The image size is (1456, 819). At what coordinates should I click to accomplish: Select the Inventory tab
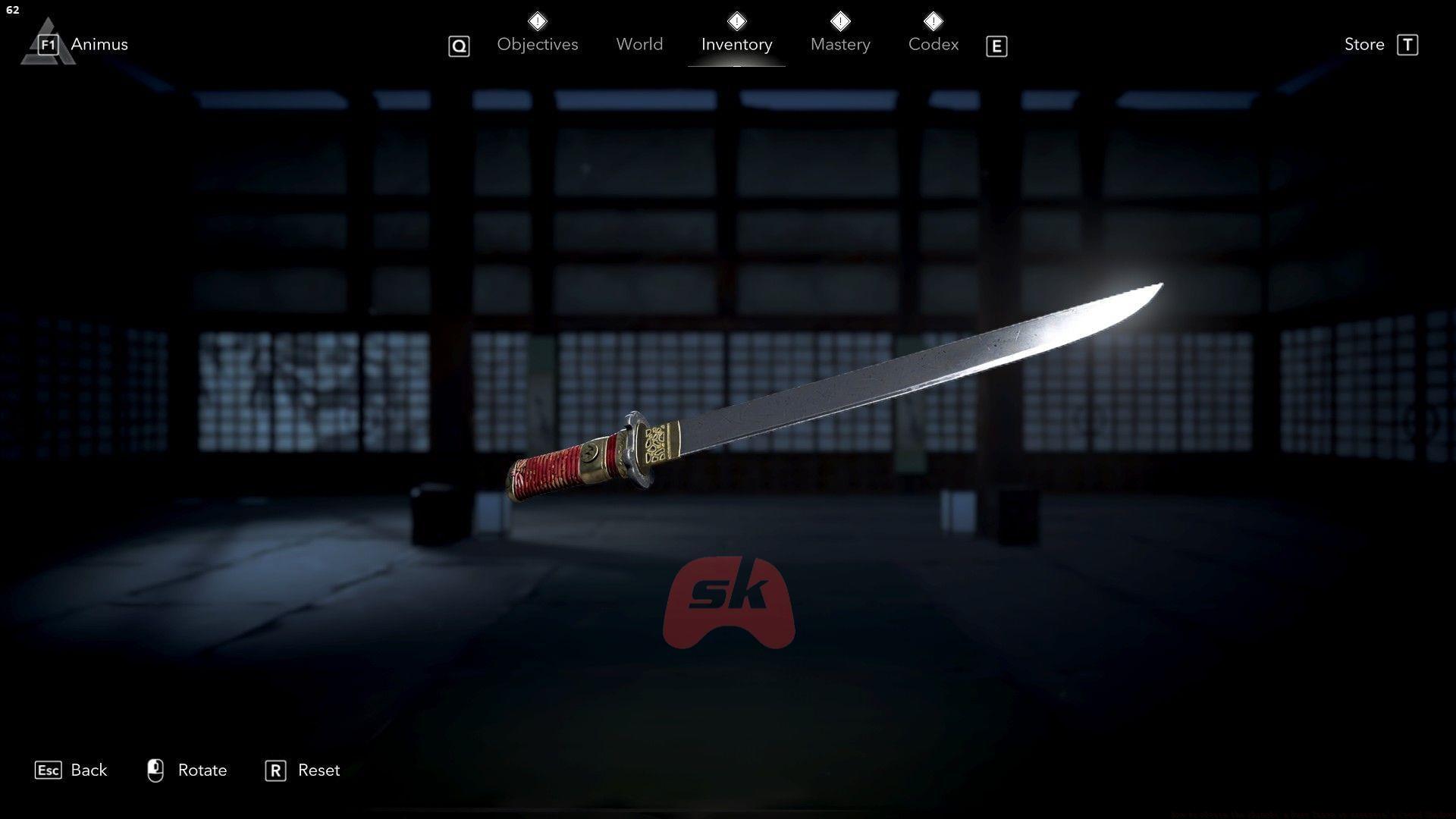coord(736,44)
